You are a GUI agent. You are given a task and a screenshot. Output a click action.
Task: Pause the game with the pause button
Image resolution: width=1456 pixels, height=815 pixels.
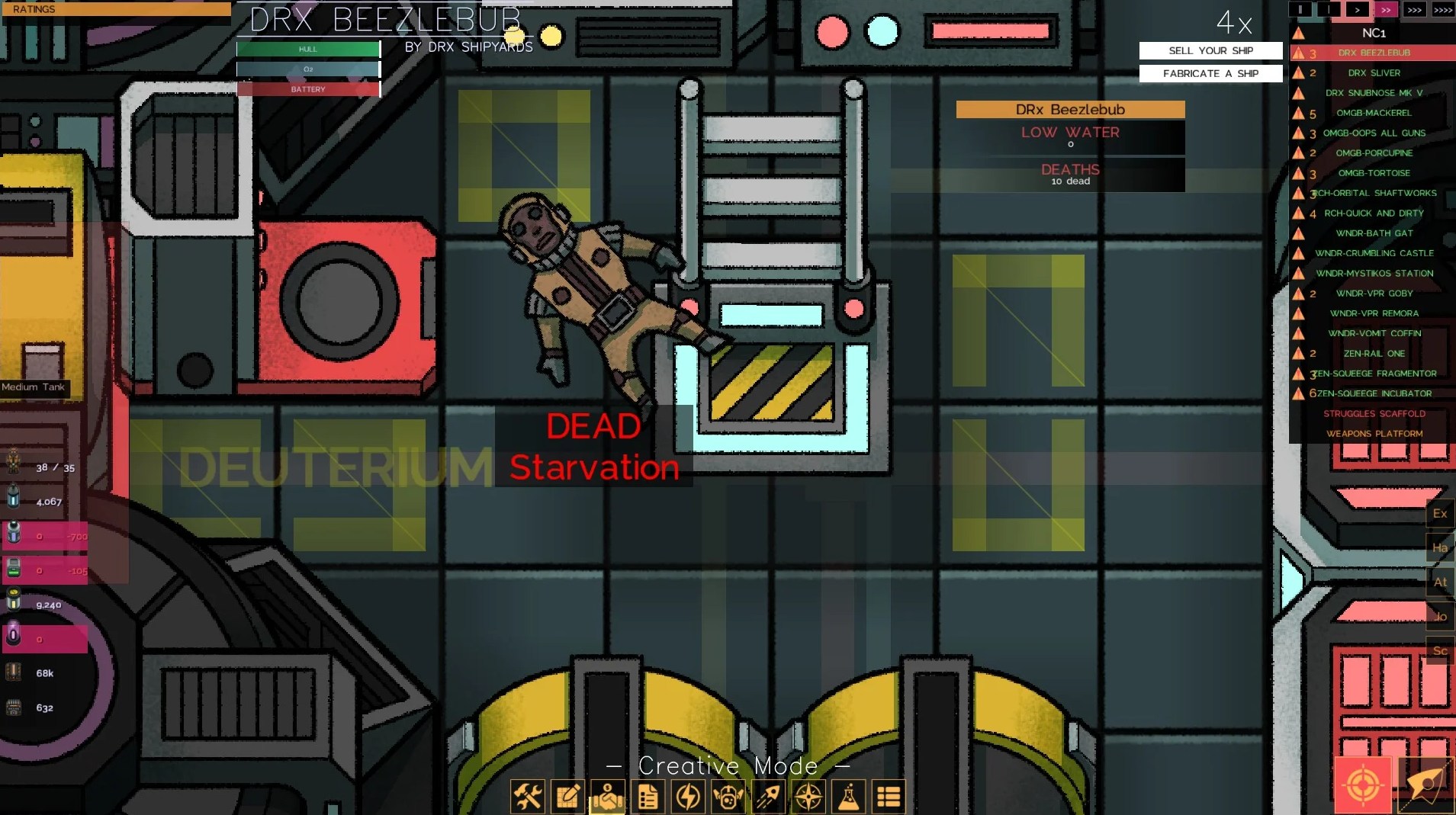point(1300,10)
